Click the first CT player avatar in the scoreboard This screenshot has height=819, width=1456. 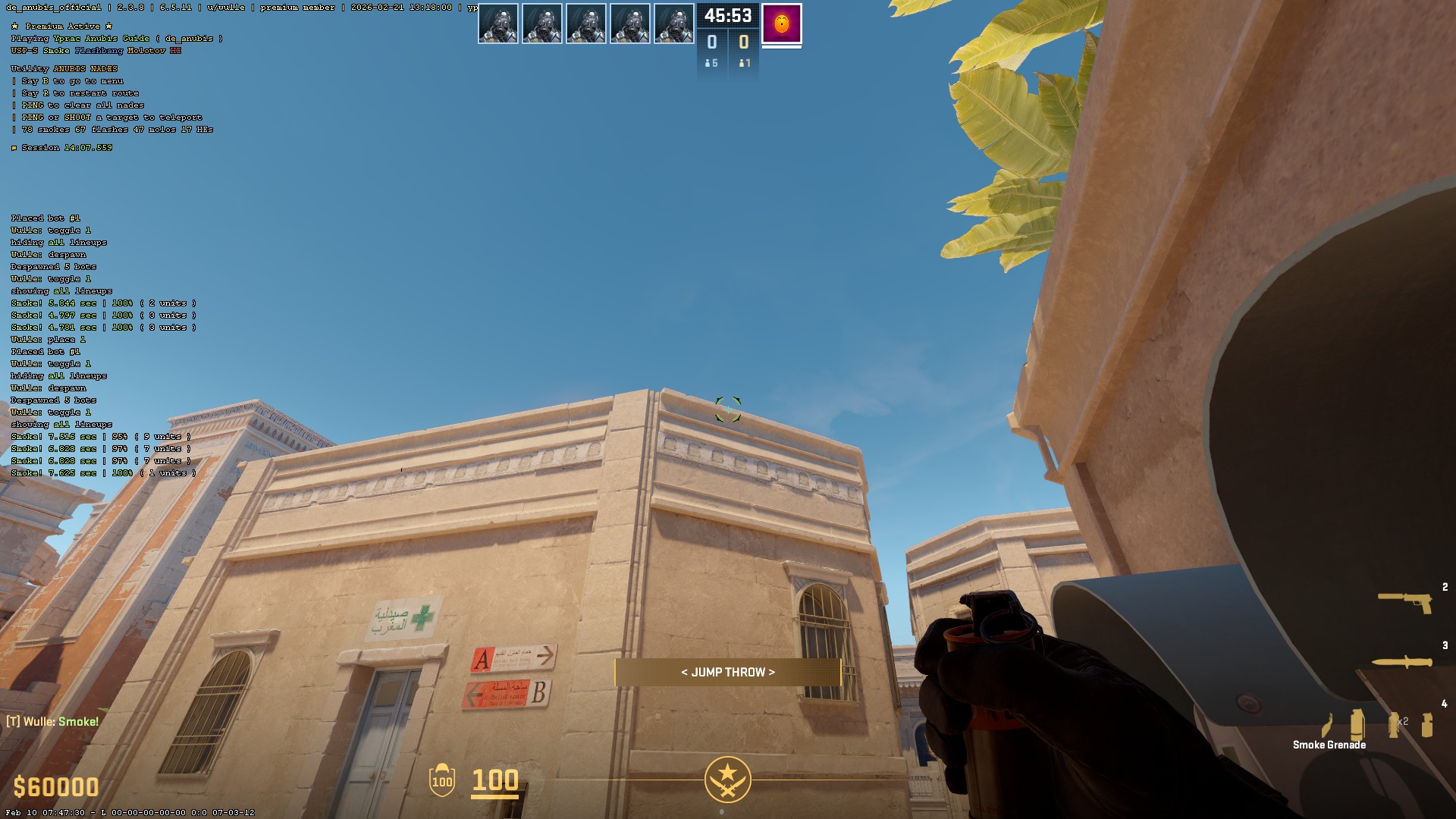coord(498,23)
